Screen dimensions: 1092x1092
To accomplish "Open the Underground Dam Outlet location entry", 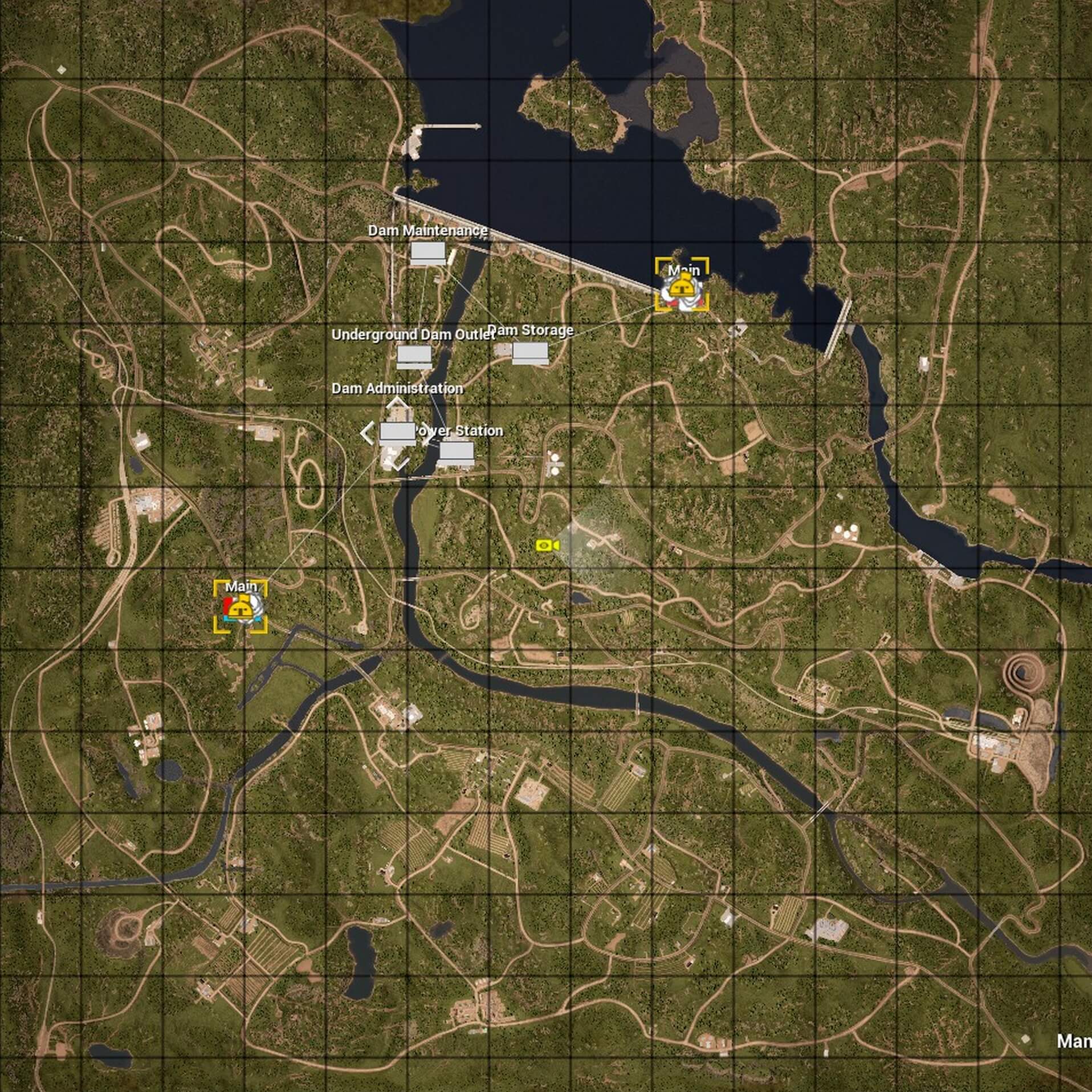I will click(414, 335).
